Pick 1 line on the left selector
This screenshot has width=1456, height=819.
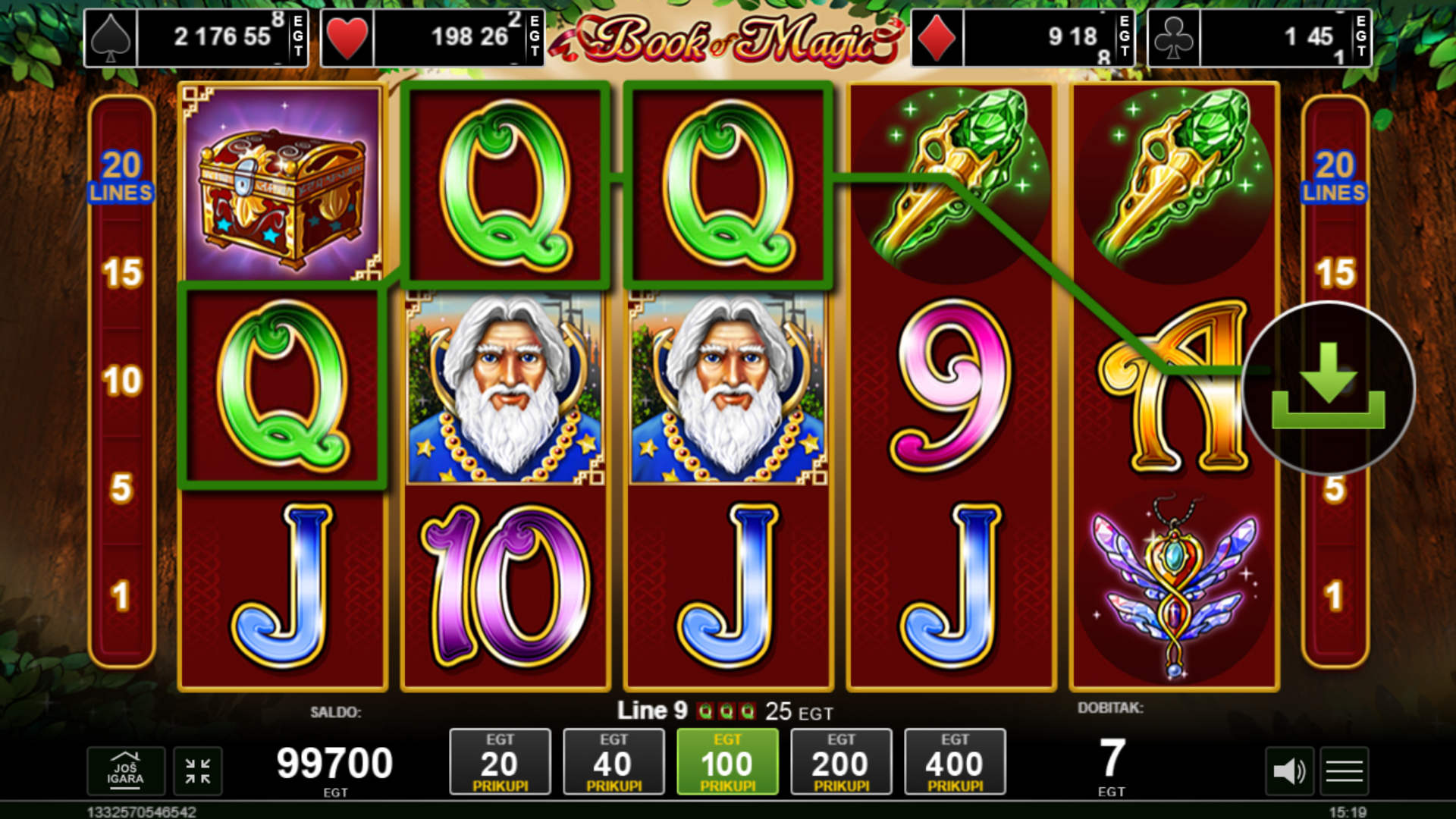tap(122, 596)
